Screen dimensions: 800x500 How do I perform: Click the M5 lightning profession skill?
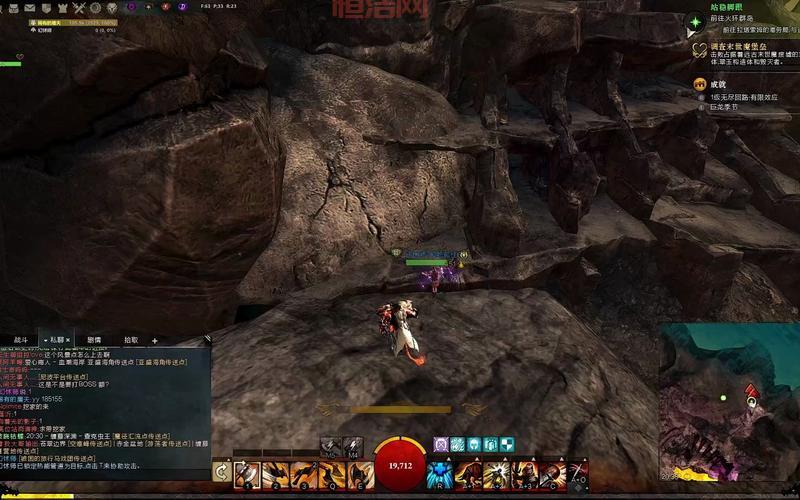[331, 445]
